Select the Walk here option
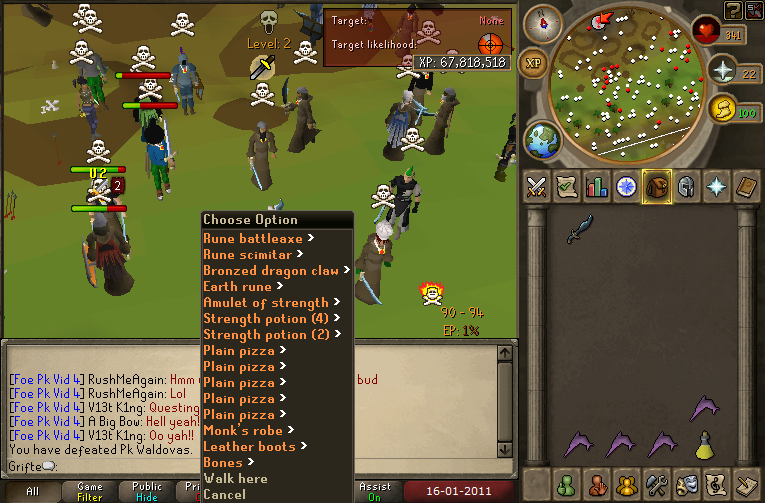The image size is (765, 503). click(234, 479)
